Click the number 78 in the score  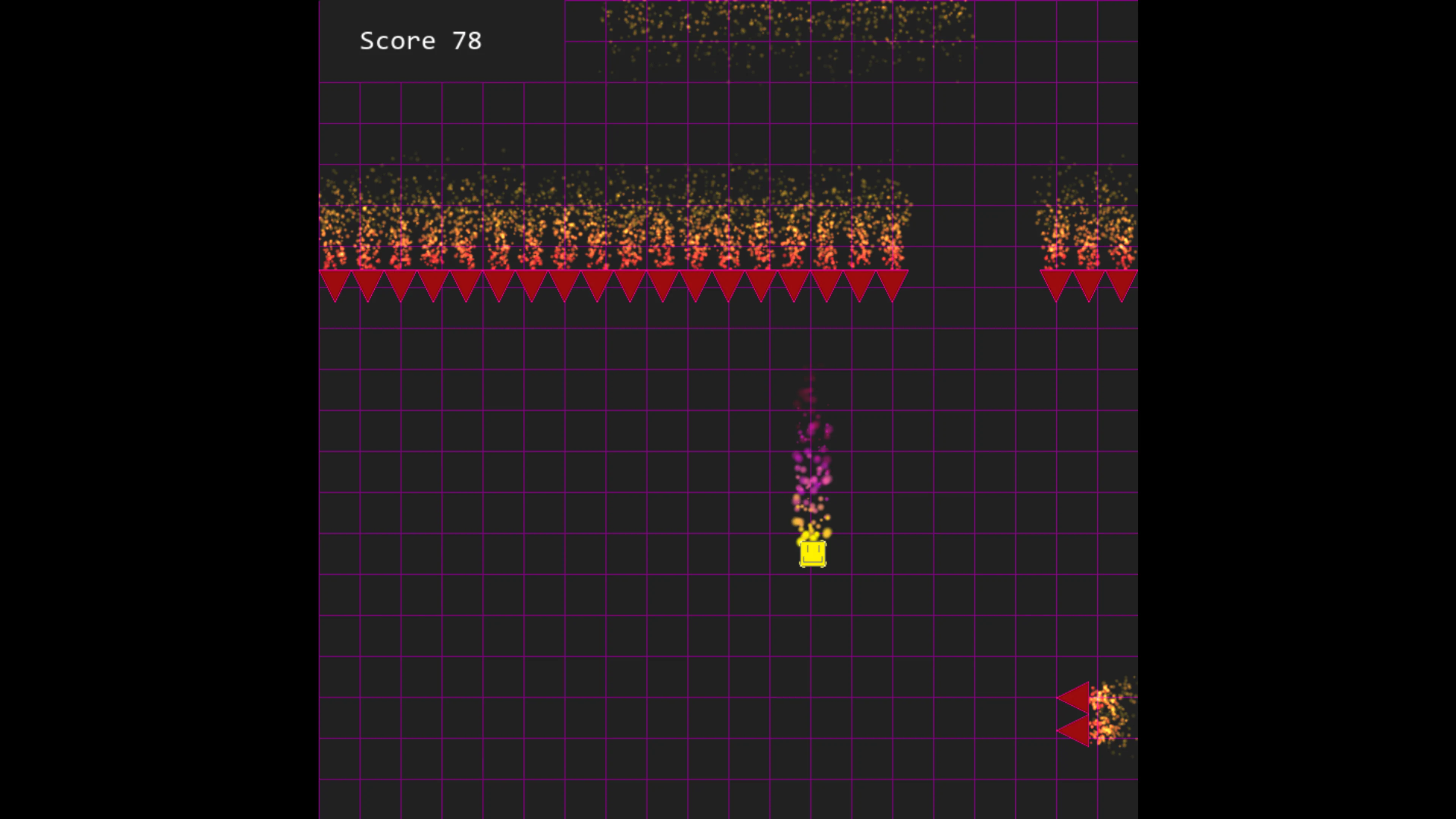click(467, 40)
